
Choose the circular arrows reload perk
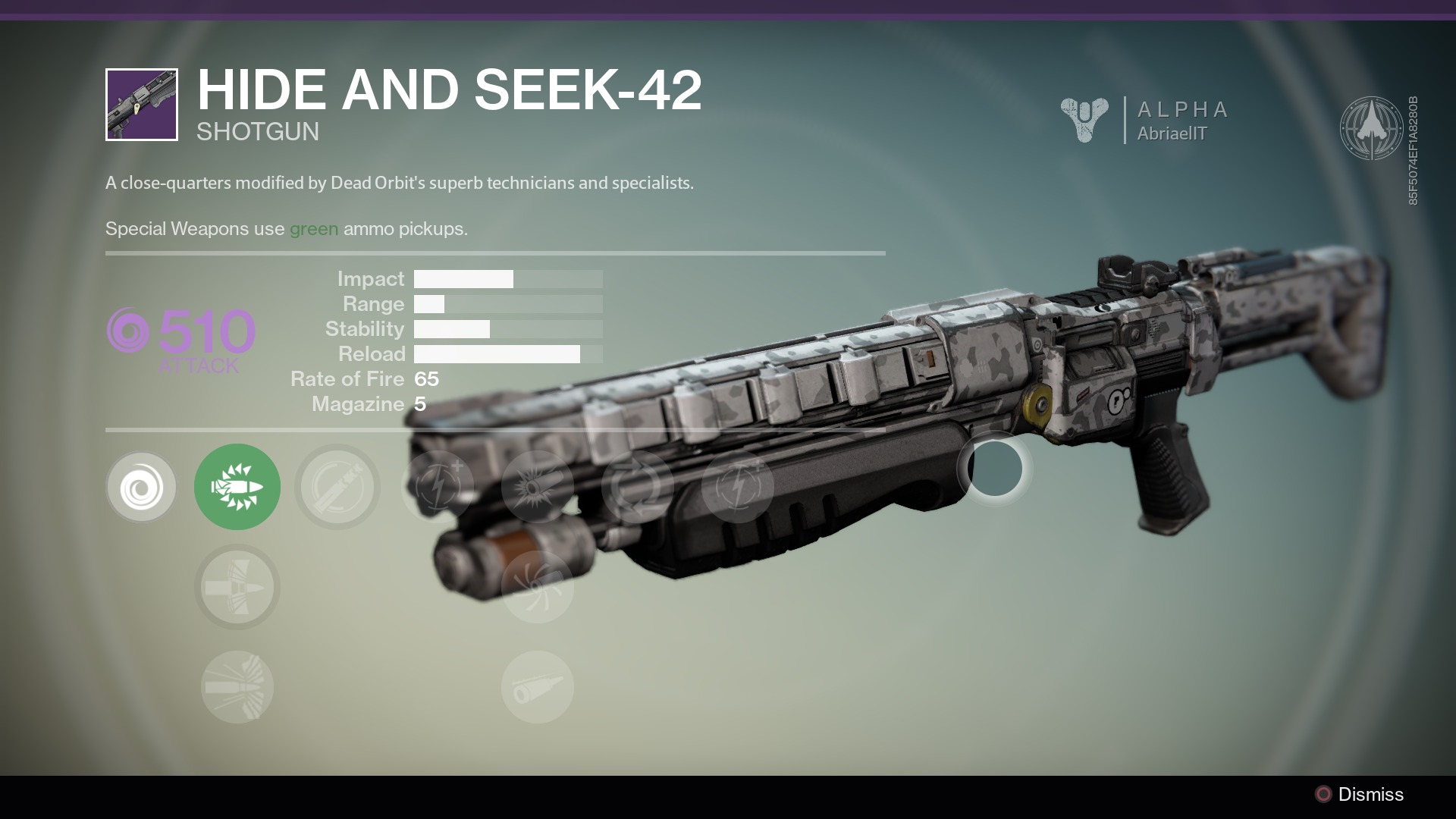point(637,487)
